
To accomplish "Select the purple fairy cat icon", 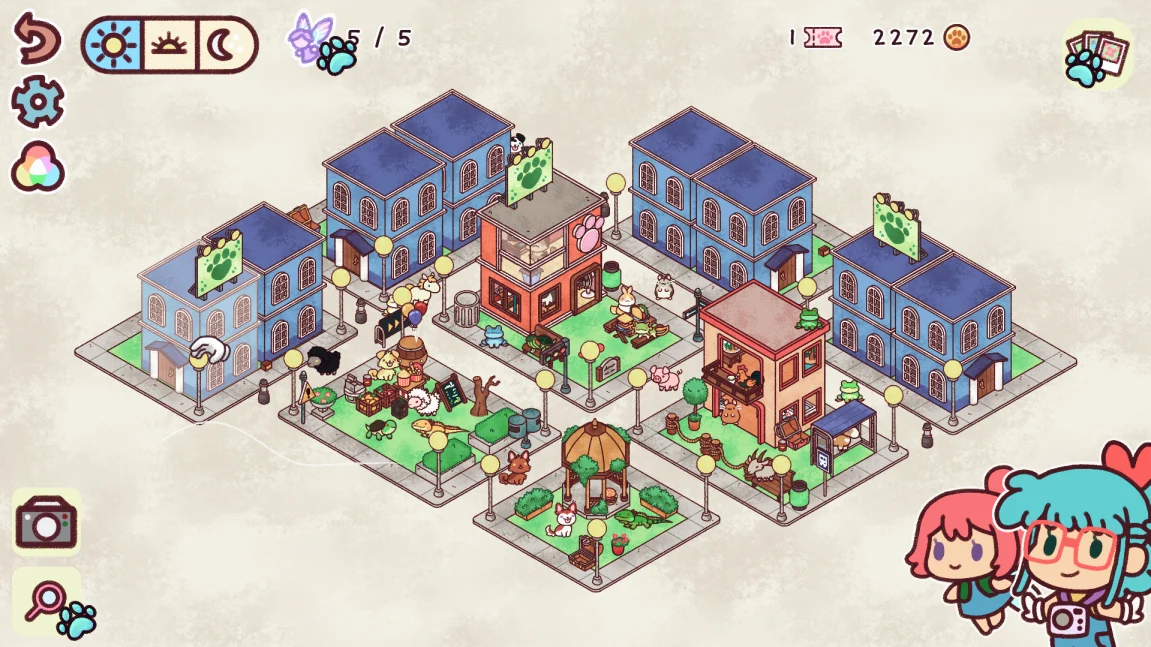I will click(307, 37).
